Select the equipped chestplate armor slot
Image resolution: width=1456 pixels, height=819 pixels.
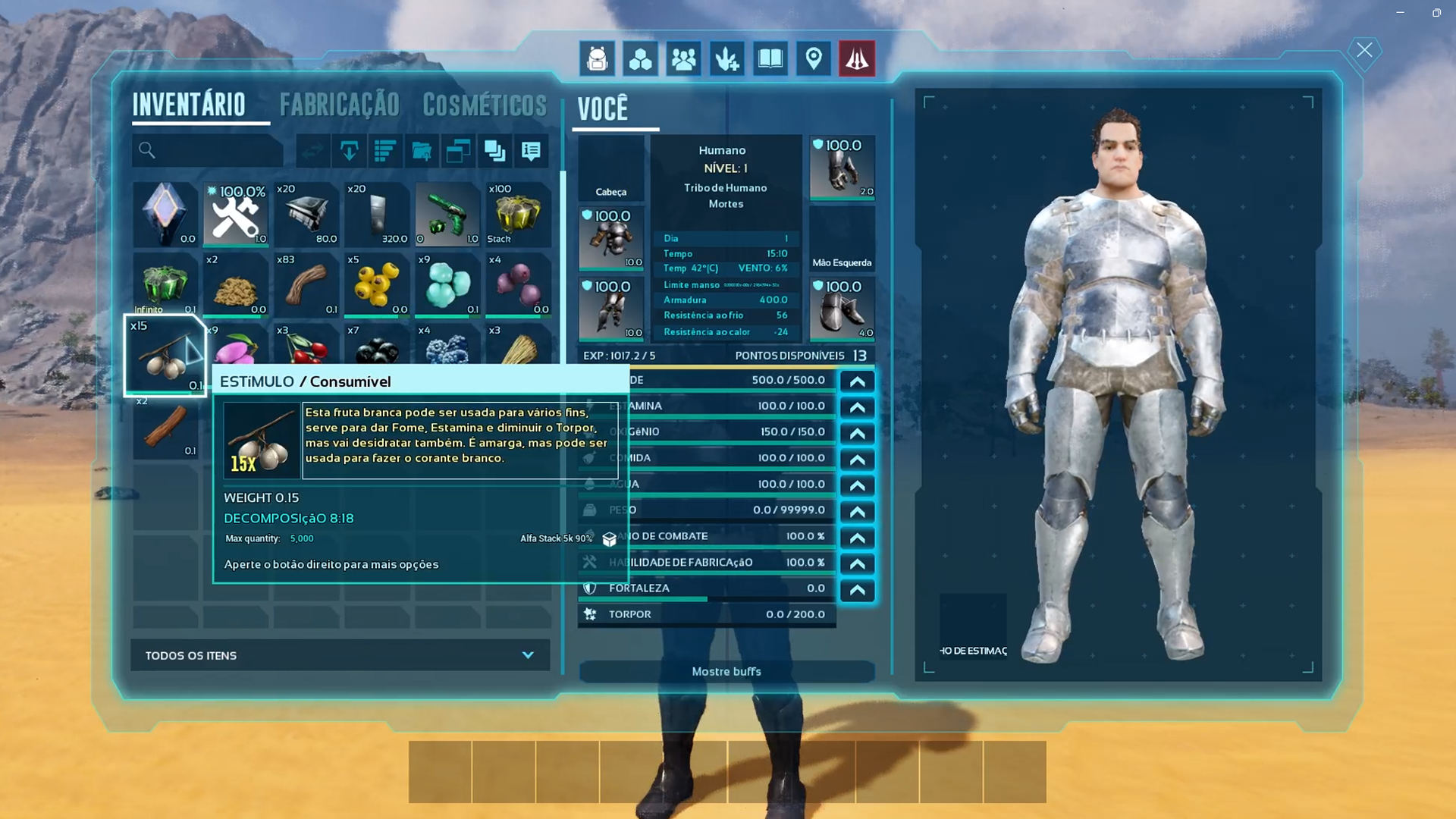point(611,238)
